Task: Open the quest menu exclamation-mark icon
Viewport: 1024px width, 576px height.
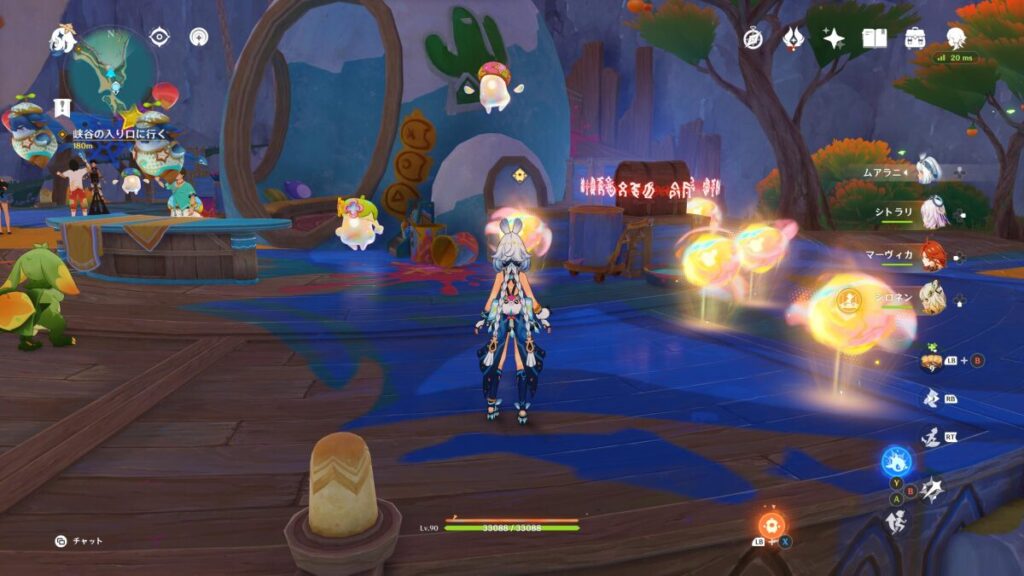Action: [x=63, y=106]
